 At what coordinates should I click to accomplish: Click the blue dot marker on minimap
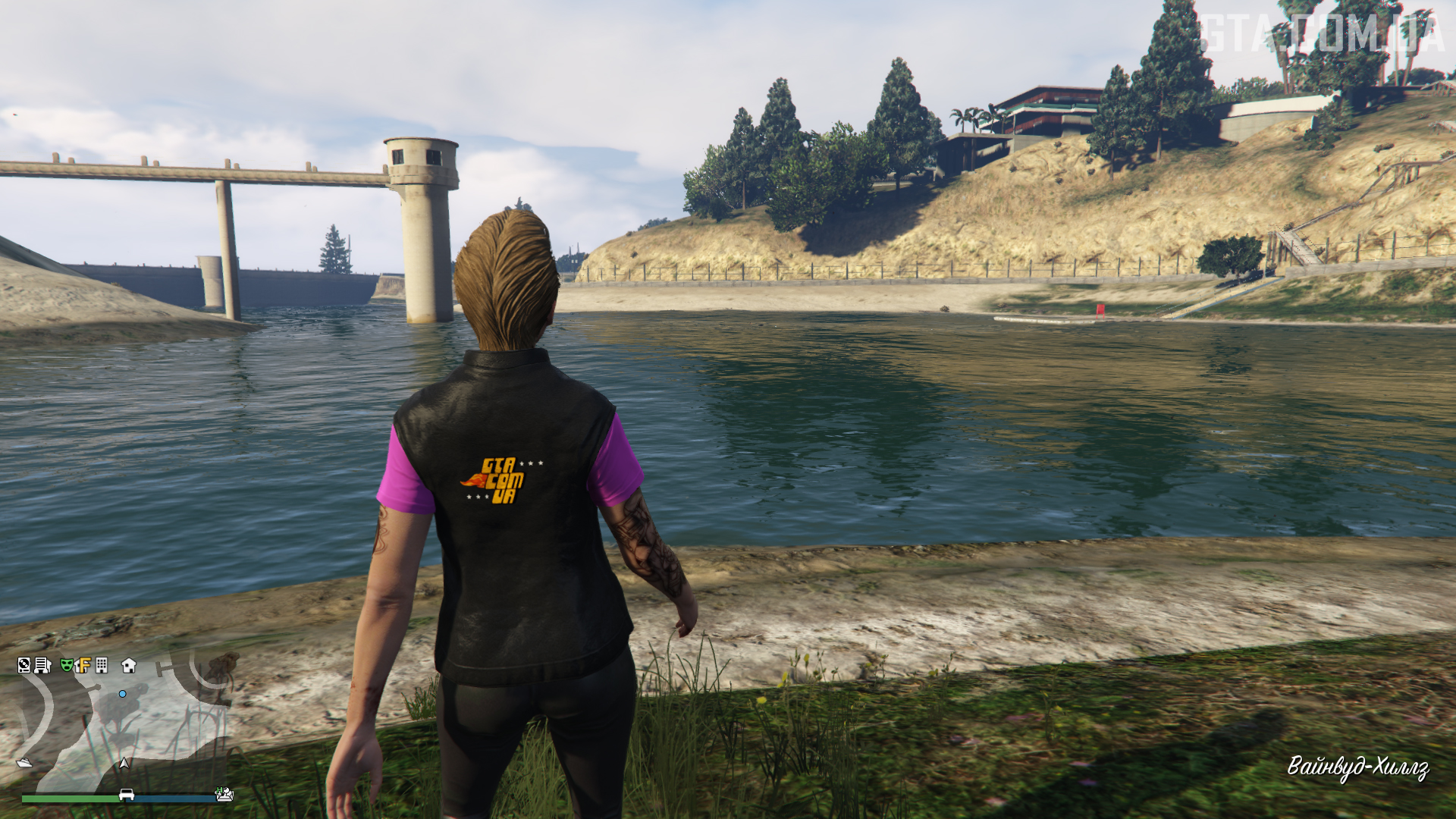click(x=122, y=694)
